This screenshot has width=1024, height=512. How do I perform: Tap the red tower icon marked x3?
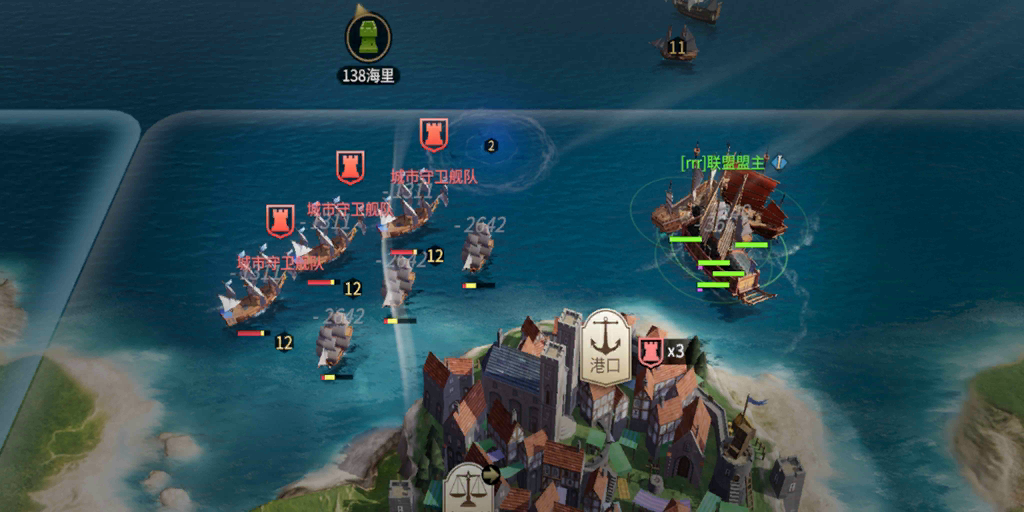tap(651, 351)
